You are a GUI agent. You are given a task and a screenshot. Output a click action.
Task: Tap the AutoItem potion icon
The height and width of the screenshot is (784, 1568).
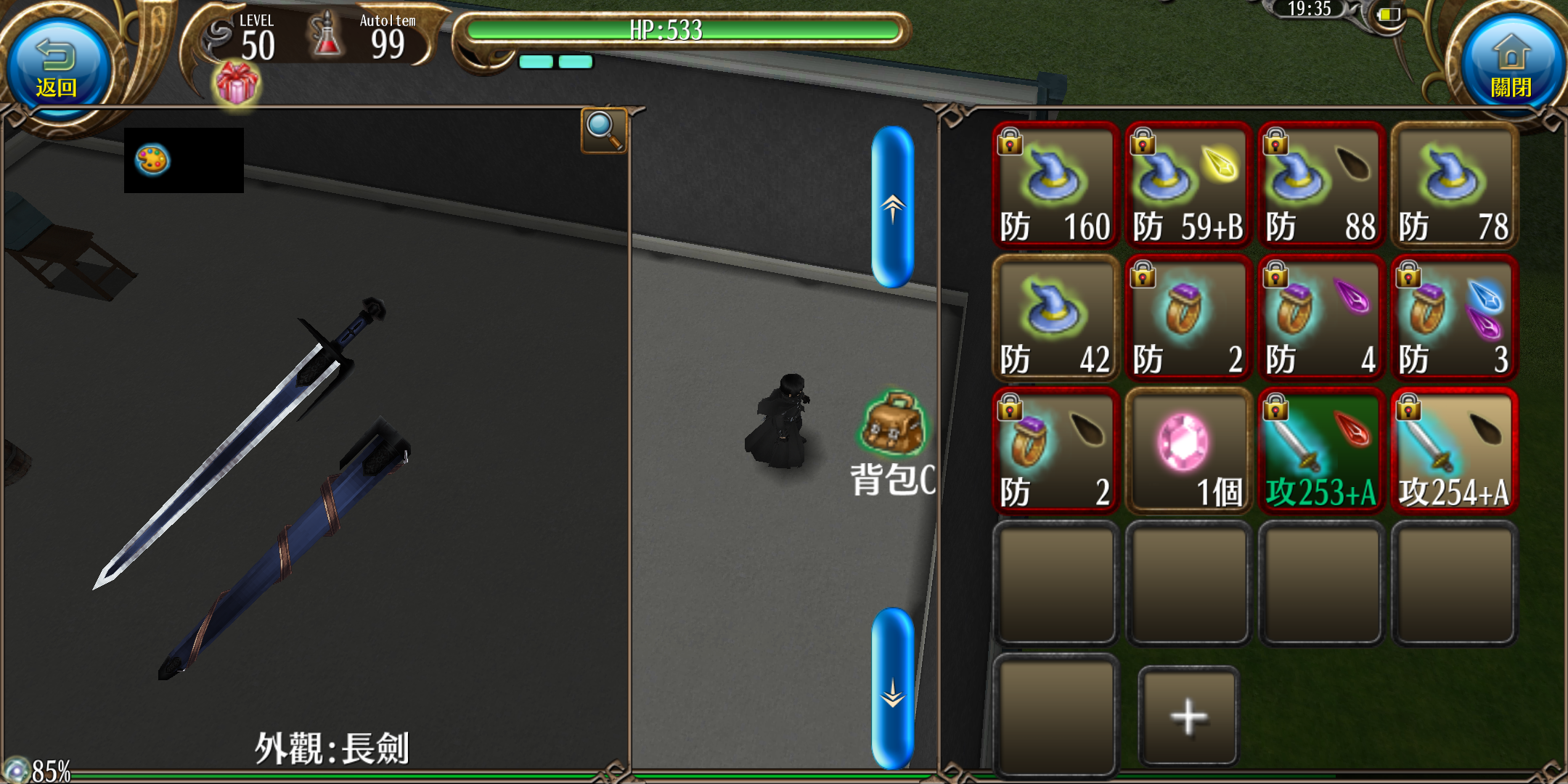coord(326,36)
